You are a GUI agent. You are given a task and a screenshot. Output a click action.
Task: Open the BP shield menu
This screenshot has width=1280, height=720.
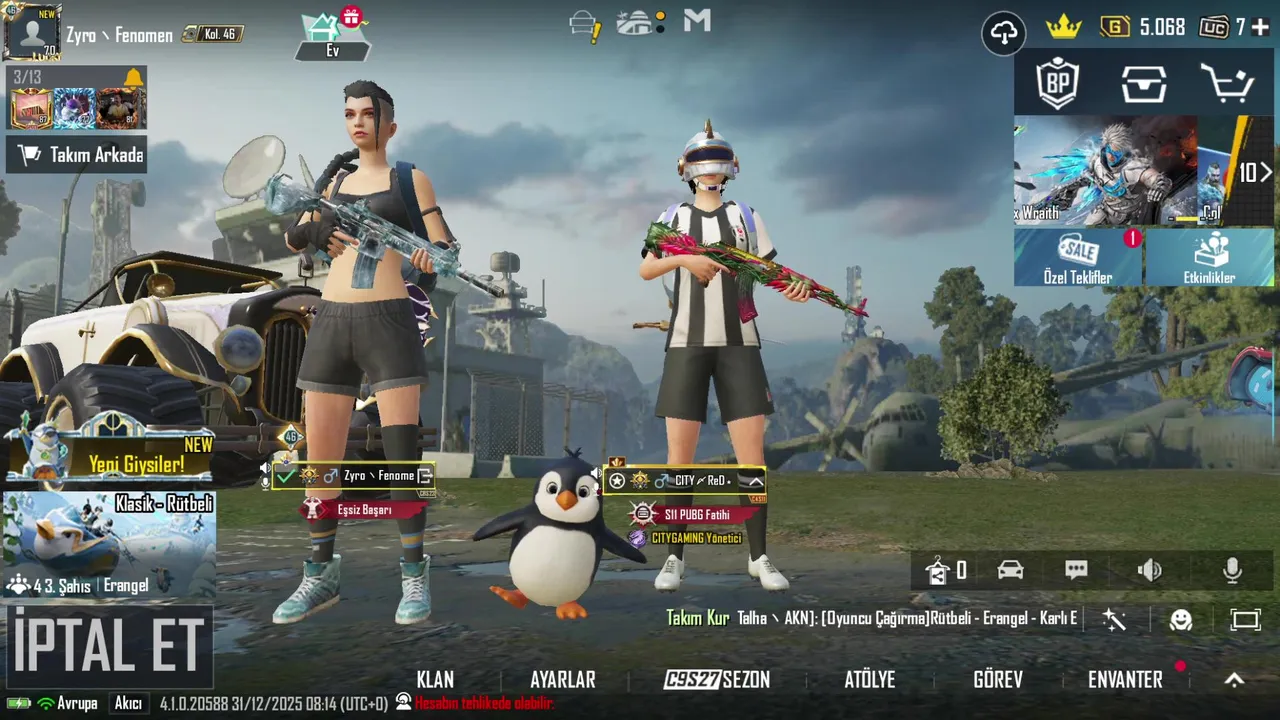pyautogui.click(x=1058, y=85)
